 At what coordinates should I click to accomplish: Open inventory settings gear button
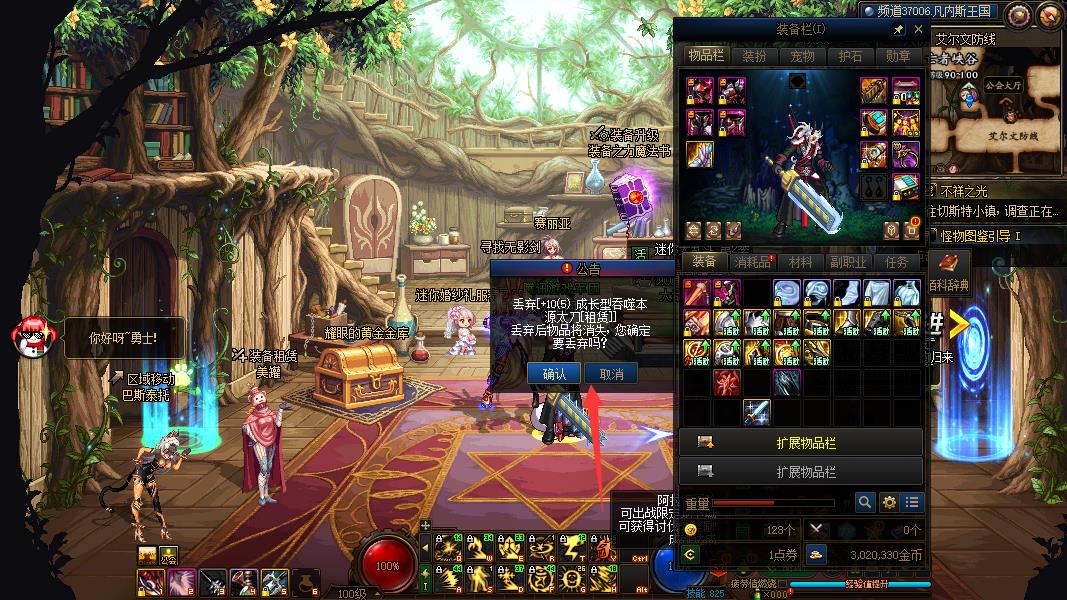888,503
